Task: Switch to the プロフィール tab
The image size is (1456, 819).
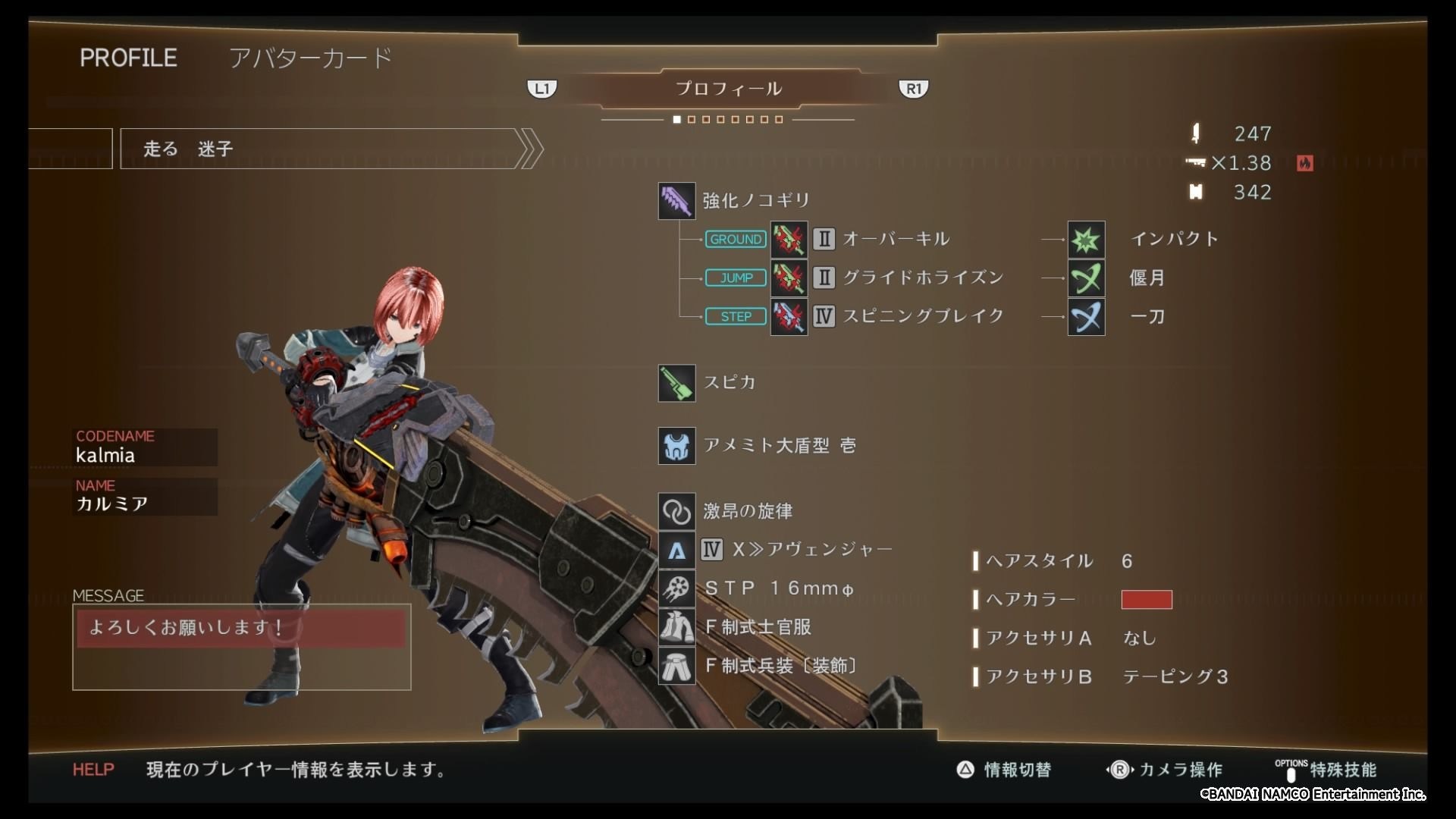Action: [728, 88]
